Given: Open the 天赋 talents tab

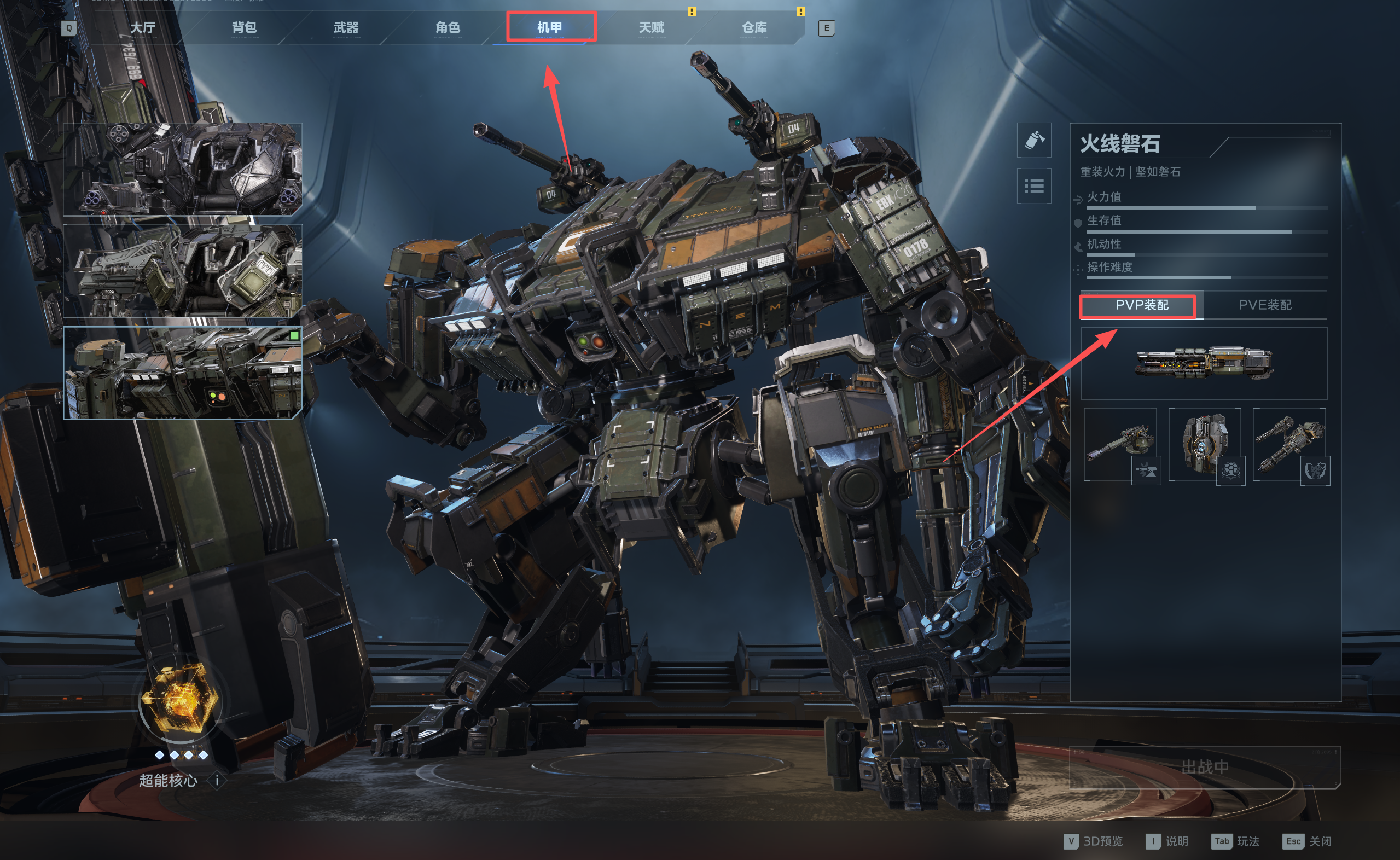Looking at the screenshot, I should [651, 27].
